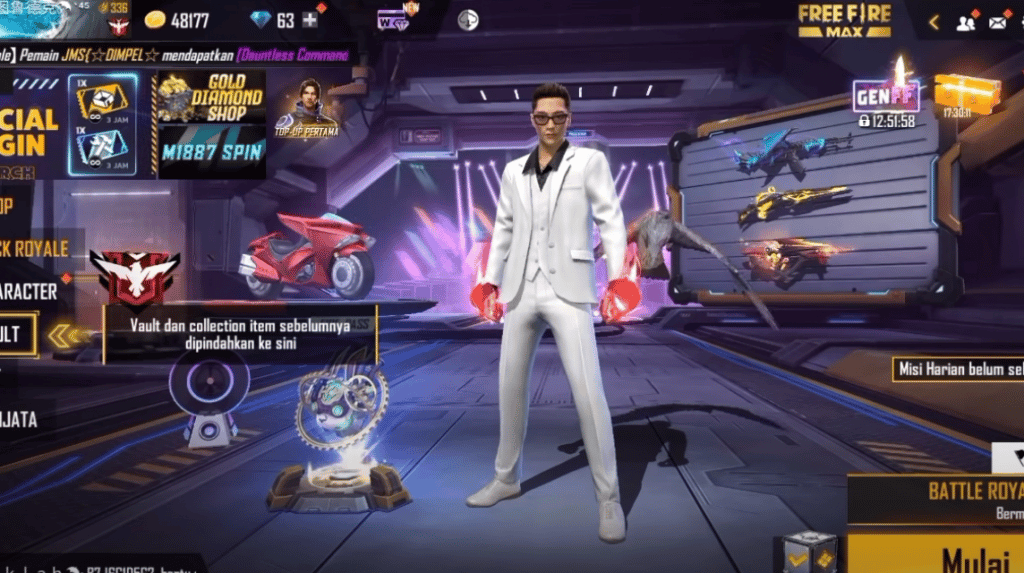Open the golden timed reward crate
This screenshot has width=1024, height=573.
[x=967, y=94]
